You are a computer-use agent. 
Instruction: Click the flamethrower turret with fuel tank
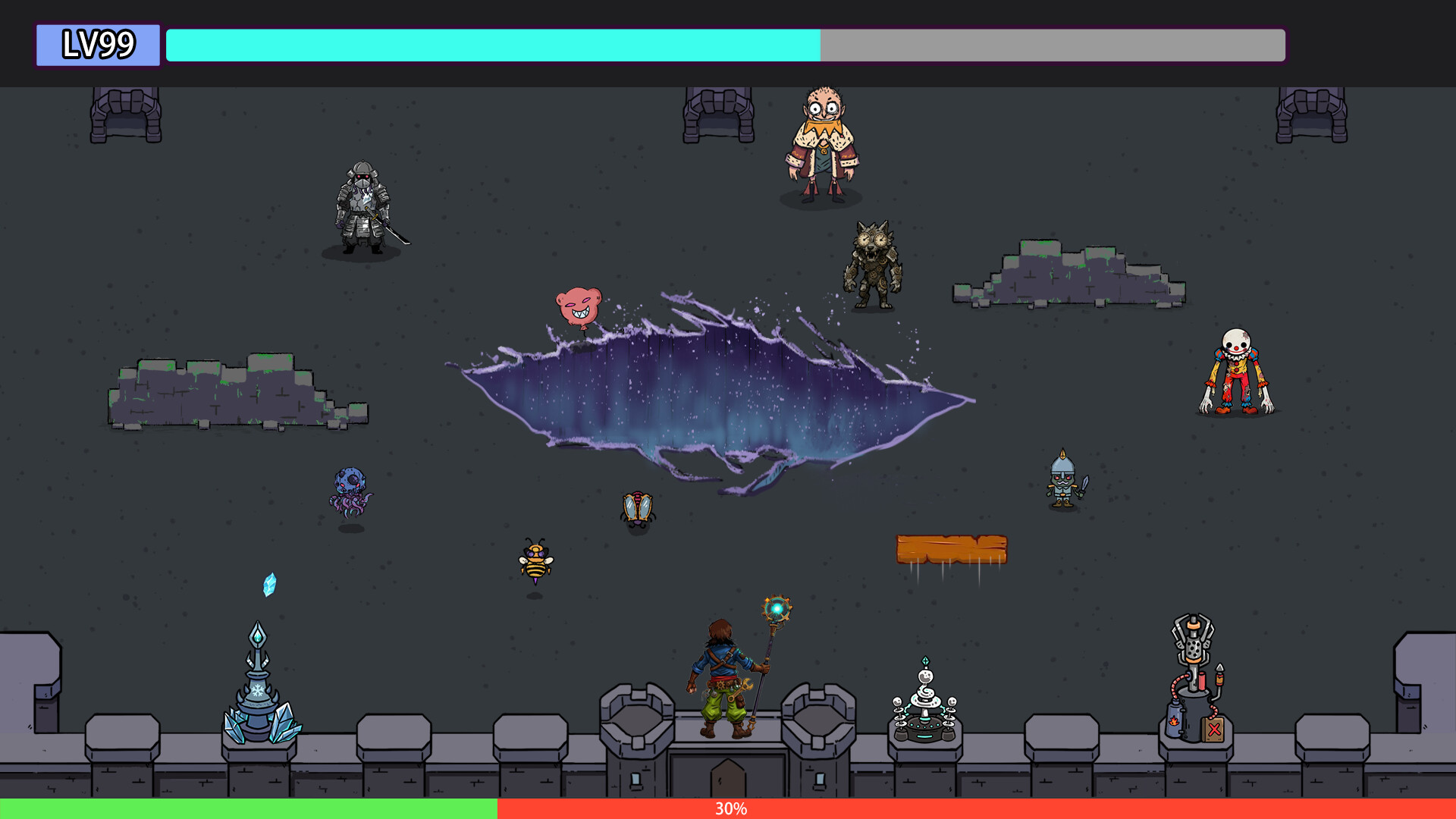[1193, 667]
